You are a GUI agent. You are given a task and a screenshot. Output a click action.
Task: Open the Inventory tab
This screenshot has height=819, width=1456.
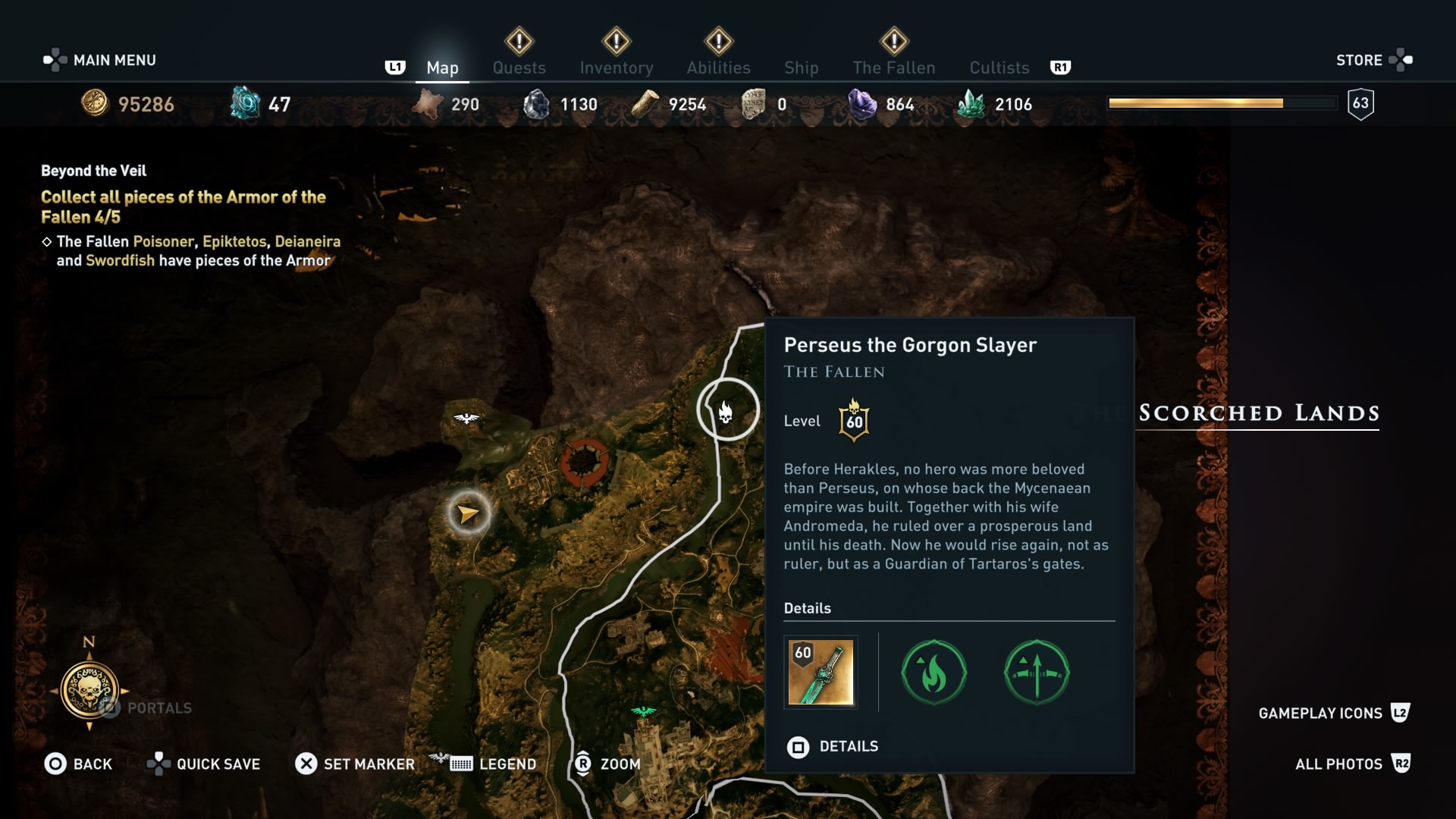coord(616,67)
